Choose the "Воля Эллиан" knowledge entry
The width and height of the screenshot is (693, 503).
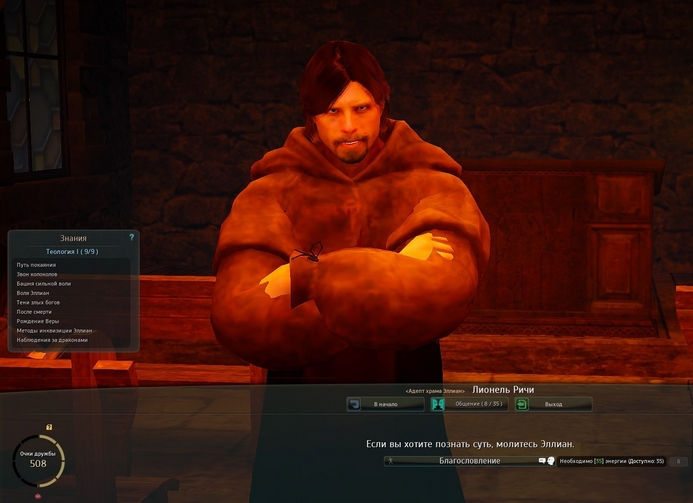coord(35,293)
